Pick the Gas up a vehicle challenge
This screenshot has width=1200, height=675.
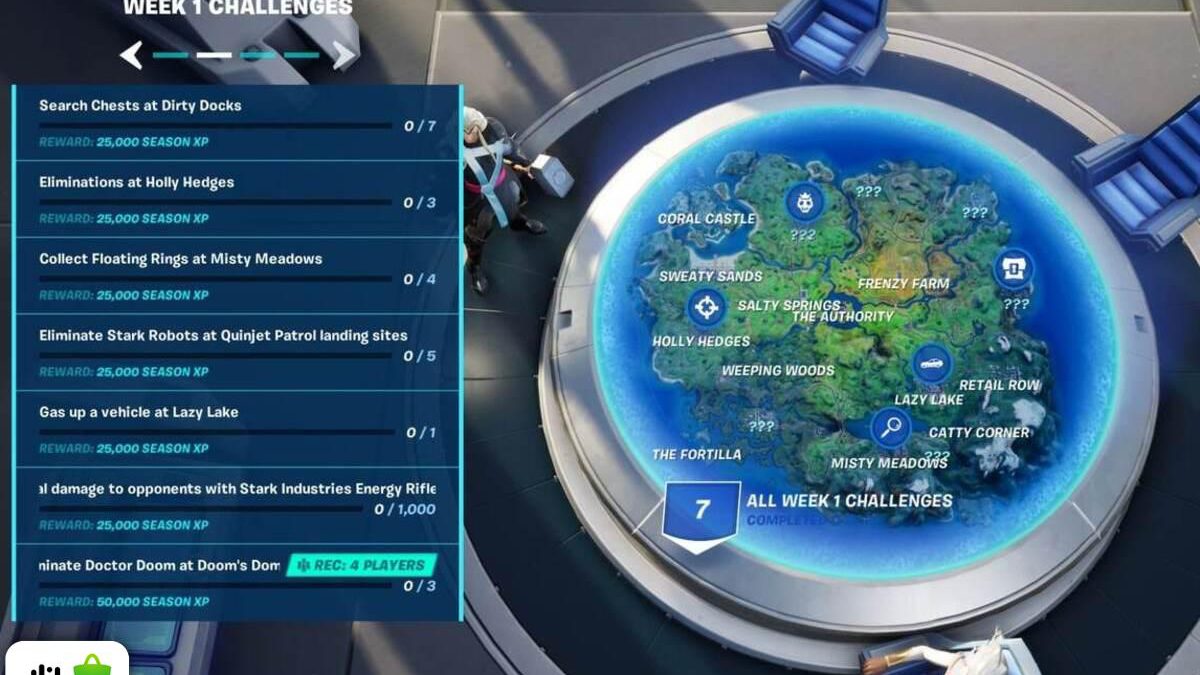pyautogui.click(x=237, y=429)
